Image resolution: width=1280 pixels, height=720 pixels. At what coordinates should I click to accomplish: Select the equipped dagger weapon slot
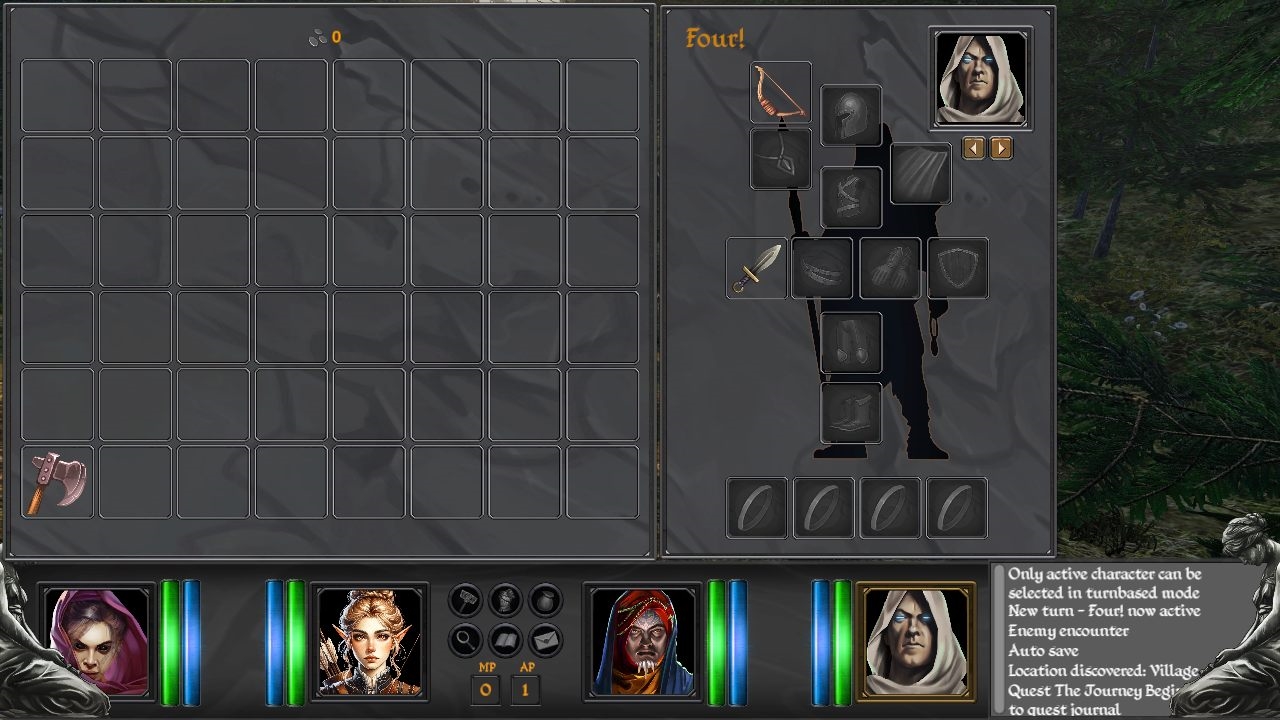(756, 268)
